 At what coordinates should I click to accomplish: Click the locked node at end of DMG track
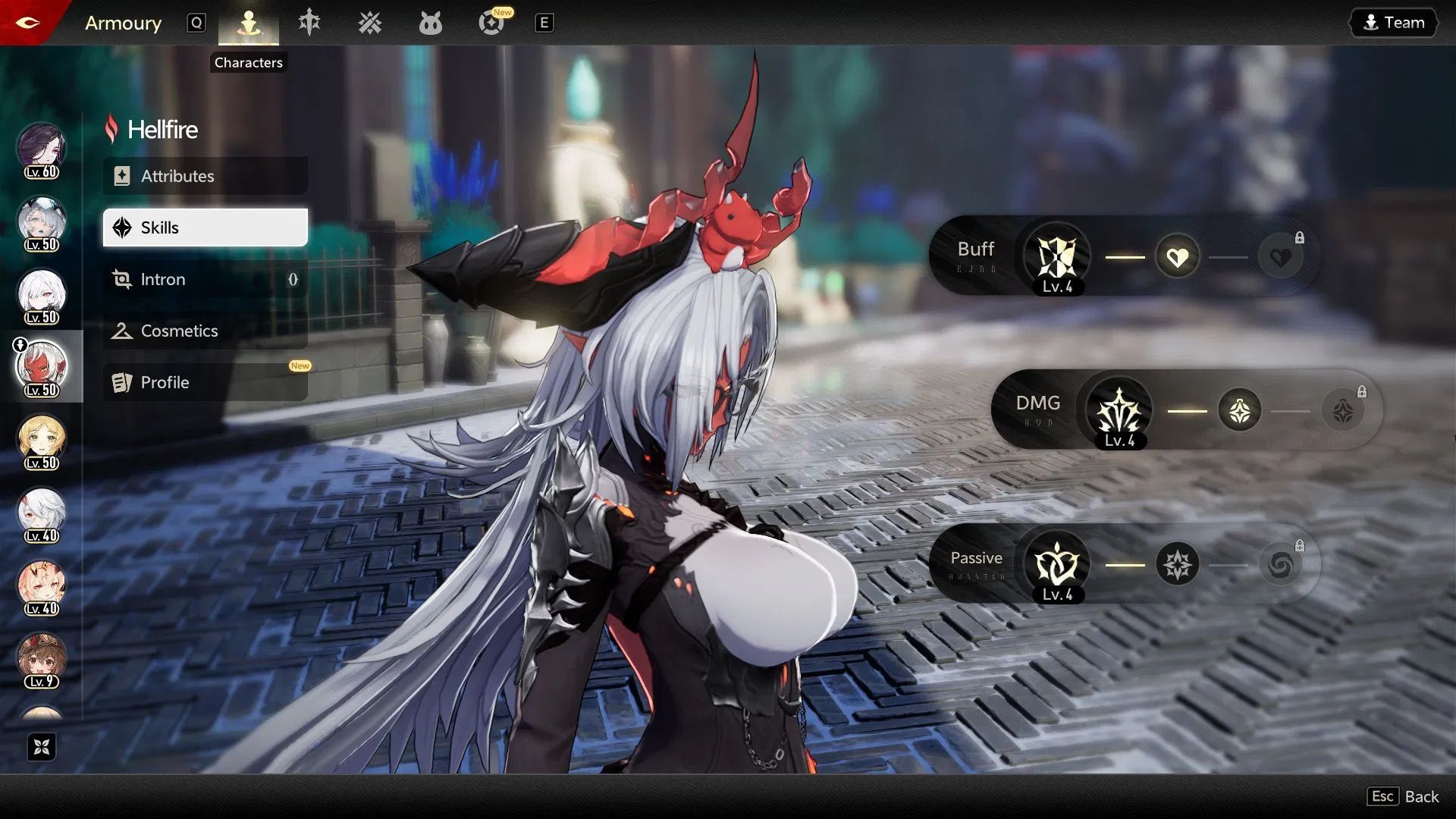click(1343, 409)
